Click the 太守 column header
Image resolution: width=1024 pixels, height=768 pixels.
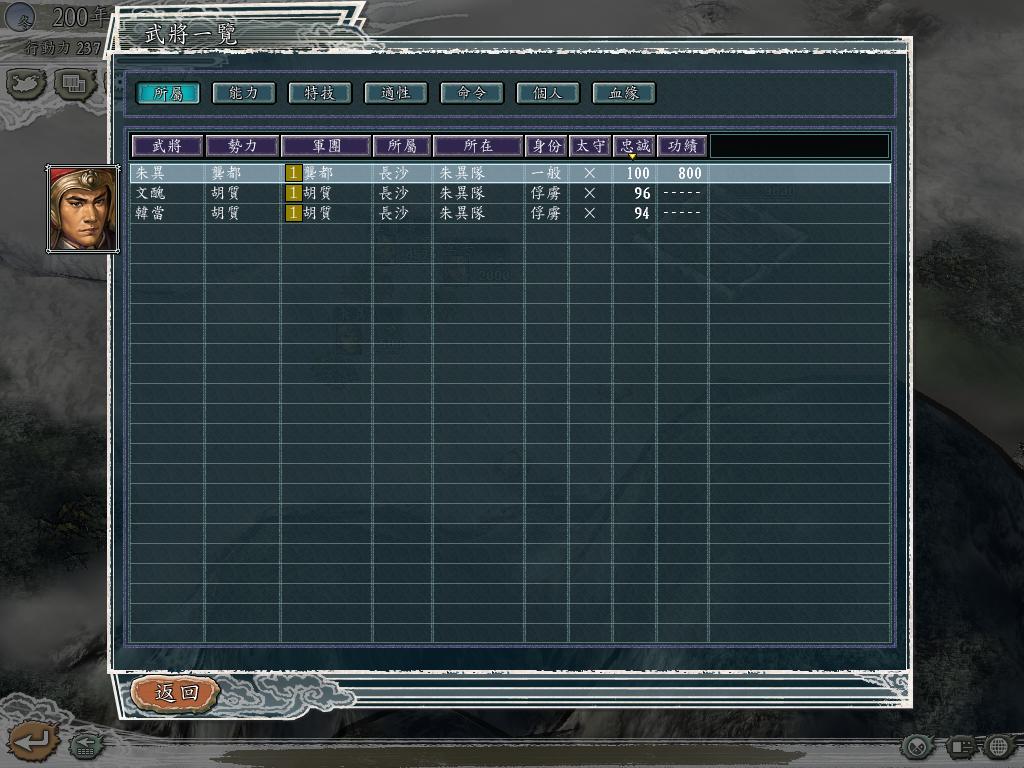coord(590,146)
